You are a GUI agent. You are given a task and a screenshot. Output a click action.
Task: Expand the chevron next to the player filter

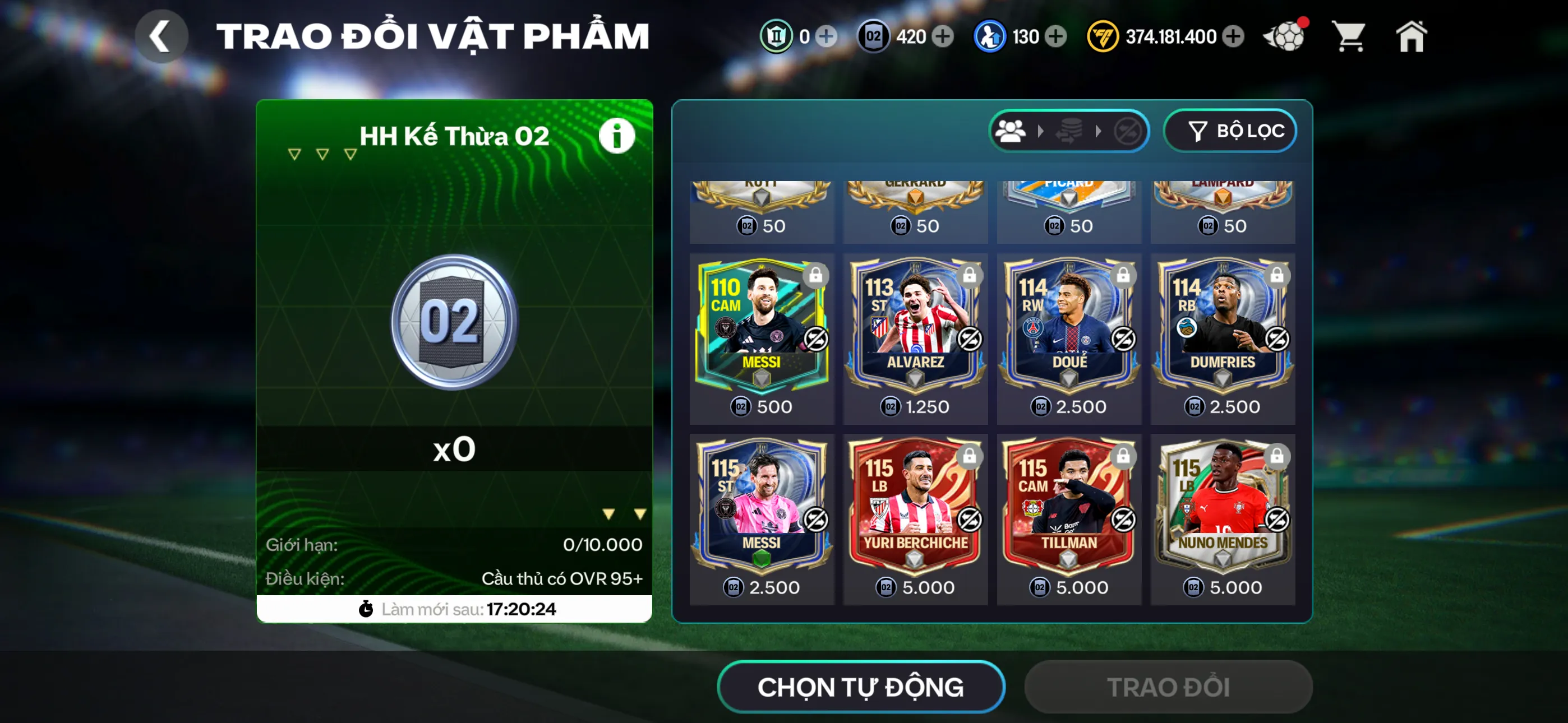[x=1041, y=130]
